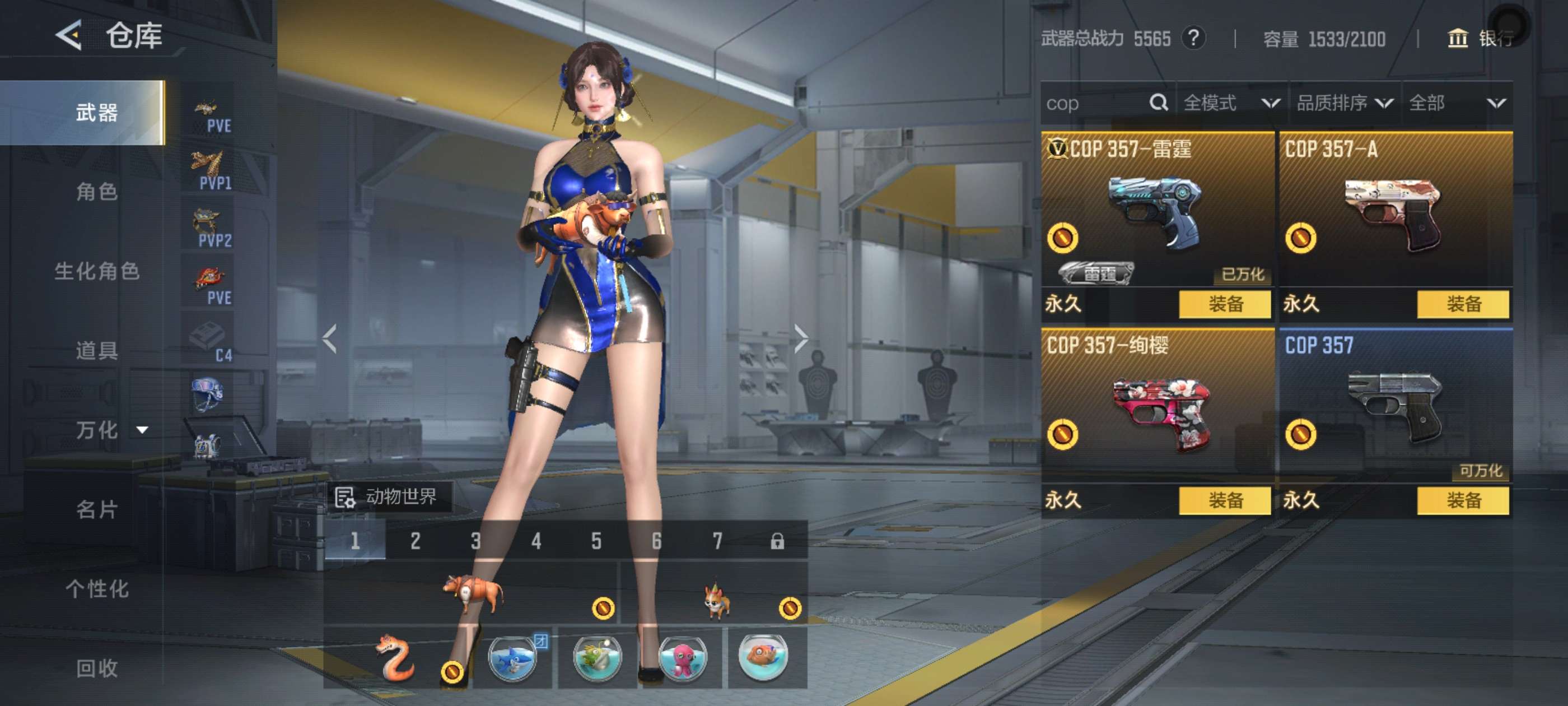This screenshot has width=1568, height=706.
Task: Choose the C4 loadout slot
Action: click(x=209, y=341)
